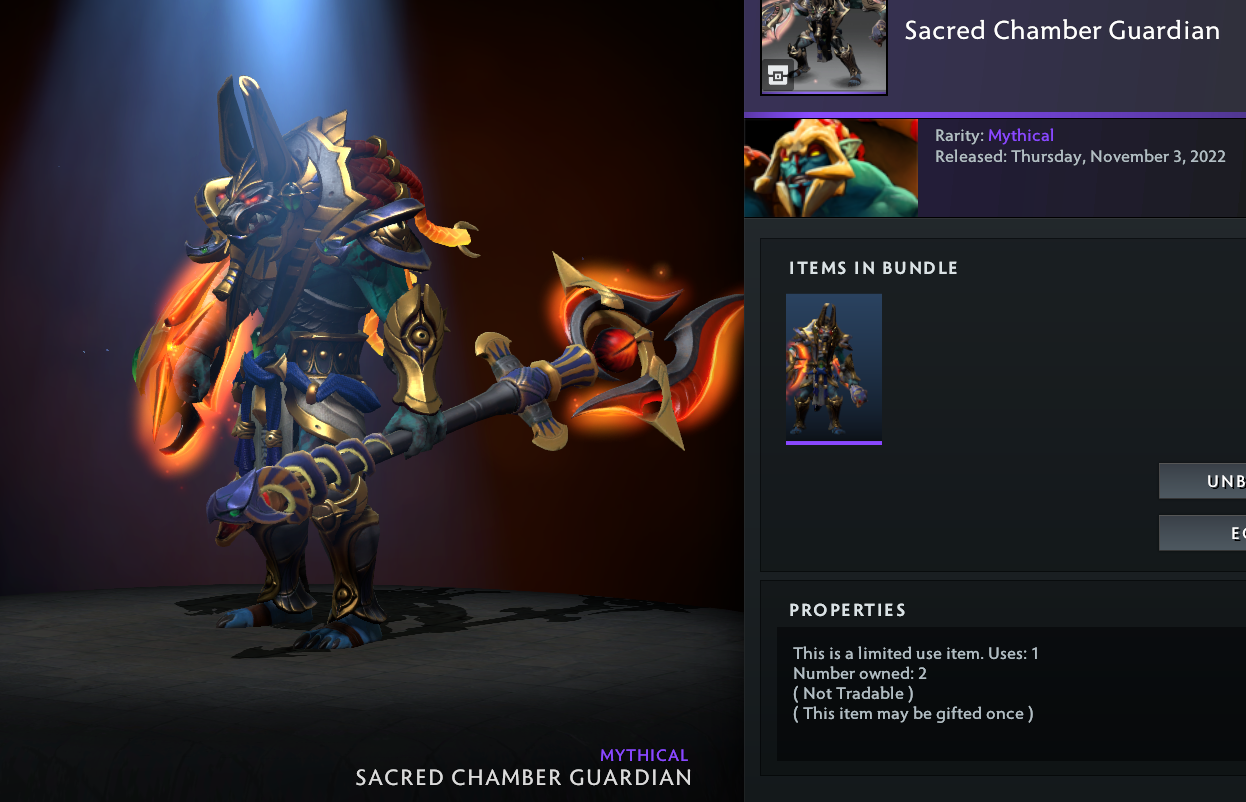Image resolution: width=1246 pixels, height=802 pixels.
Task: Click the Unbundle button
Action: pyautogui.click(x=1203, y=481)
